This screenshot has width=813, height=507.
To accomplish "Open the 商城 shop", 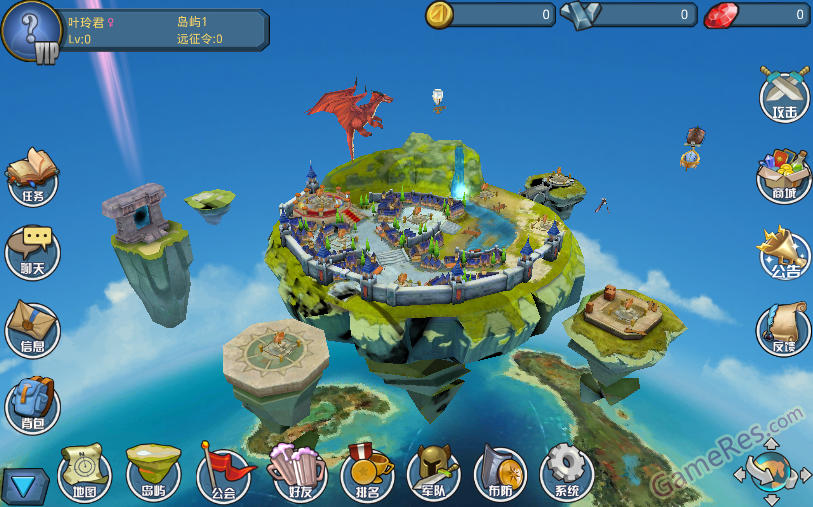I will pos(785,174).
